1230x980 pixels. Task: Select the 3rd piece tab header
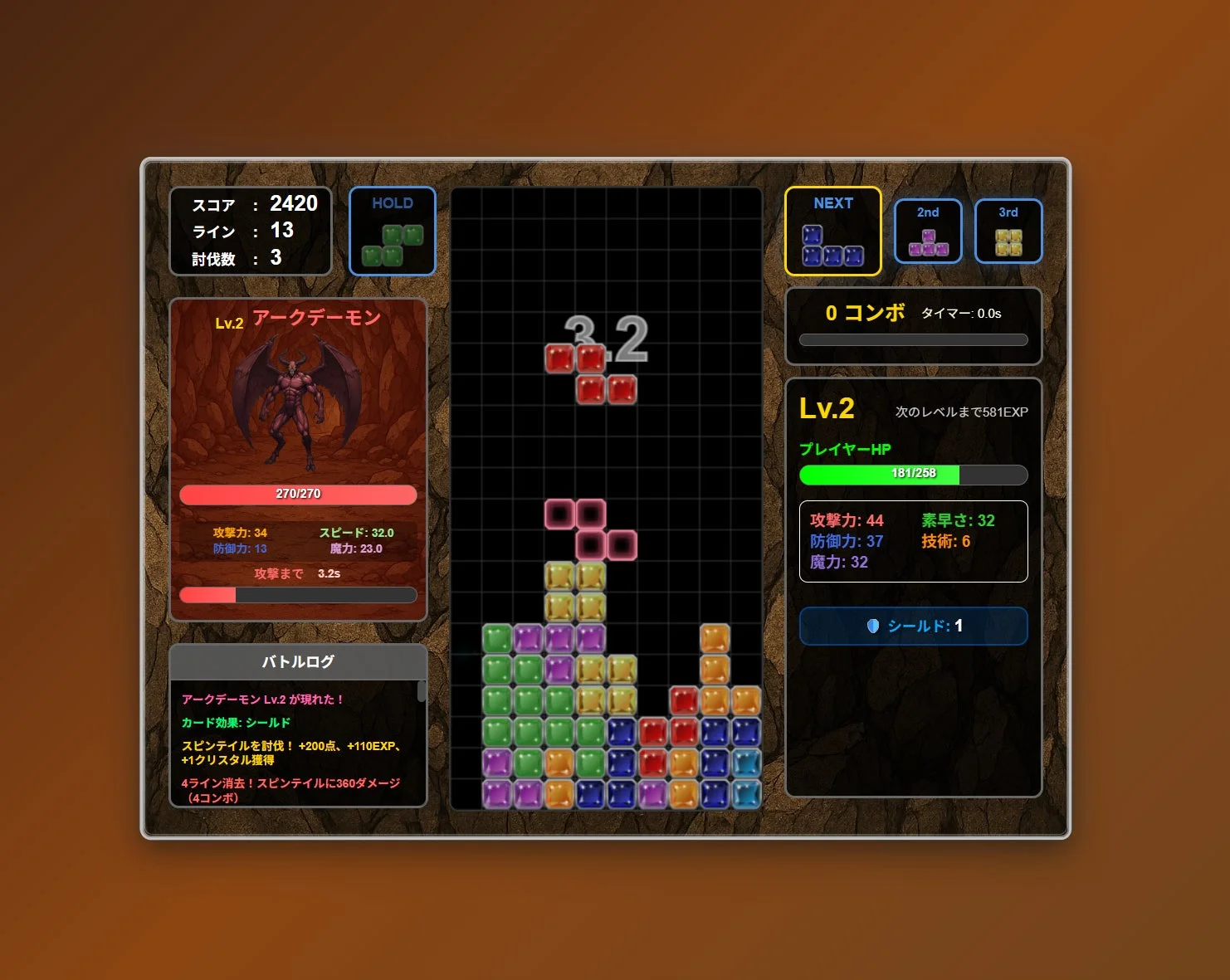(x=1008, y=212)
